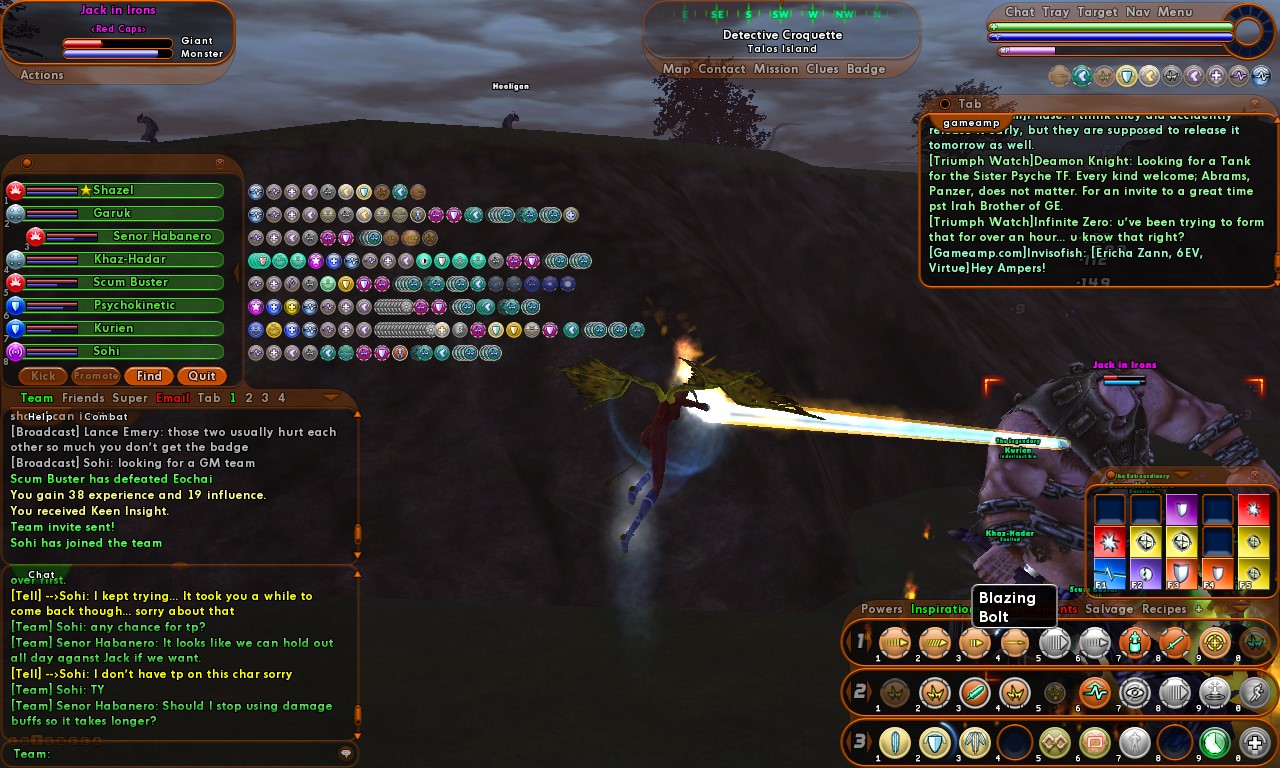Open the Mission window
This screenshot has width=1280, height=768.
[776, 69]
